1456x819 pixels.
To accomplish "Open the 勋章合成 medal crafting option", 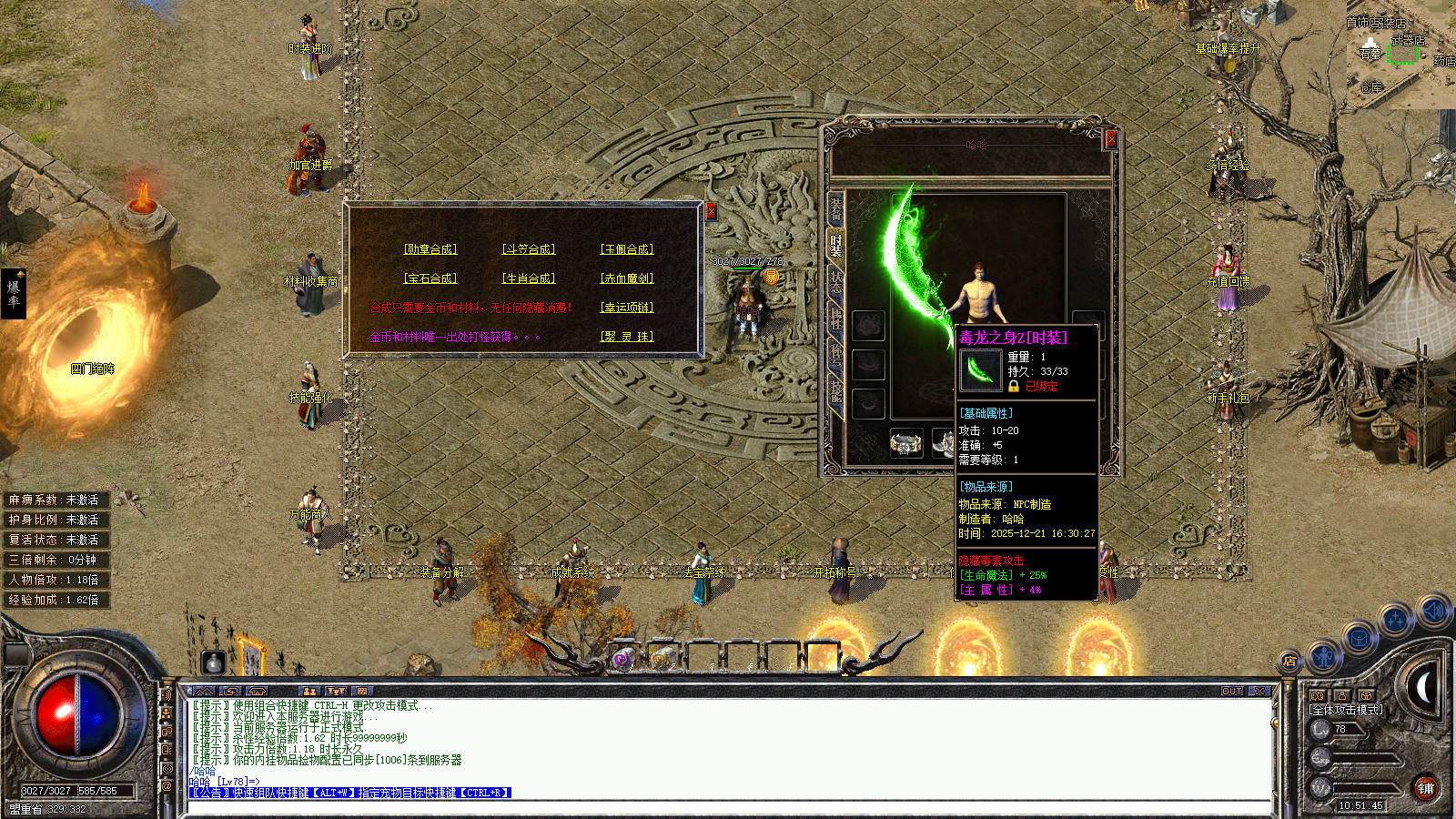I will pyautogui.click(x=430, y=249).
